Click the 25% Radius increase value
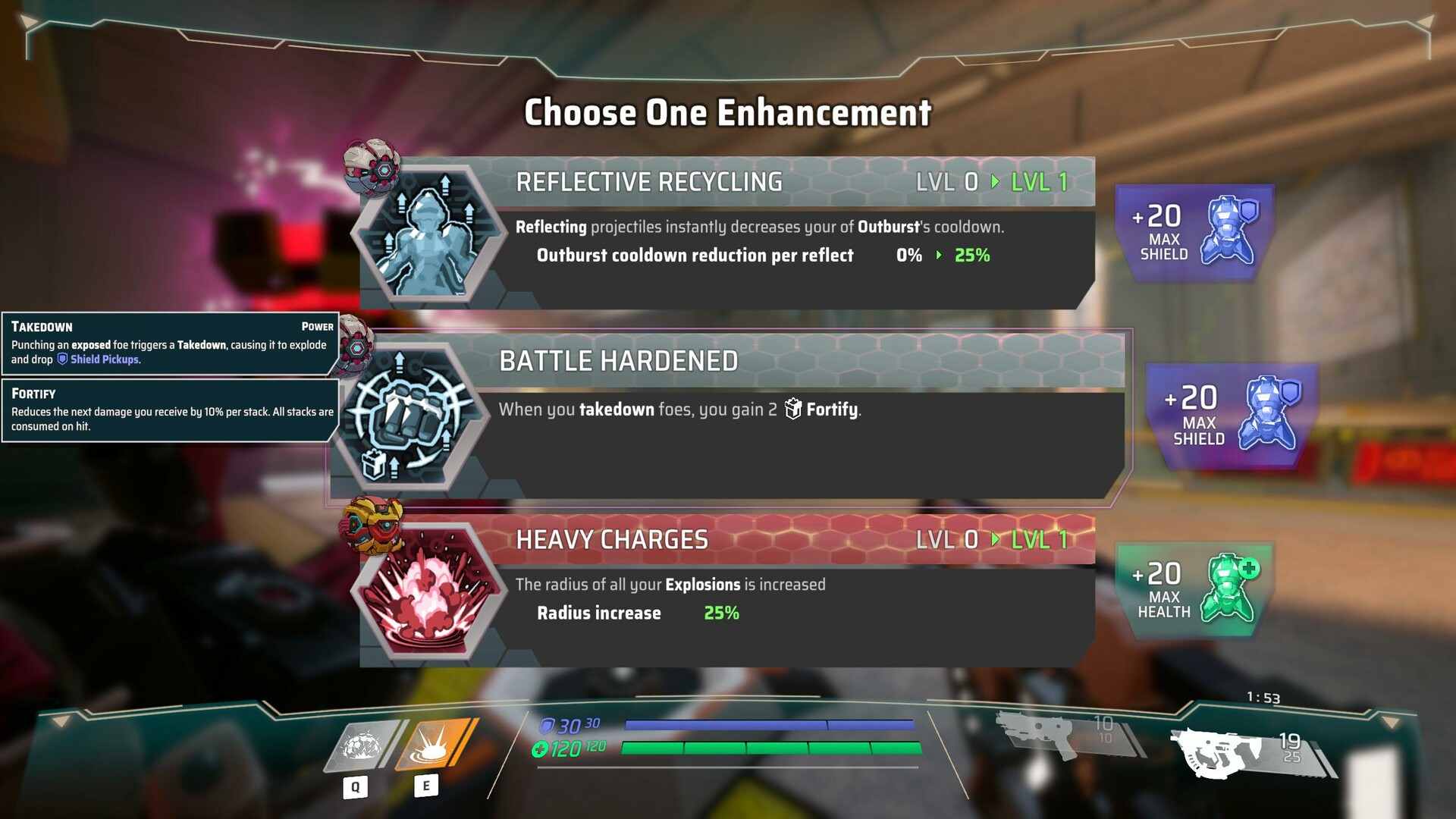Screen dimensions: 1456x819 720,613
